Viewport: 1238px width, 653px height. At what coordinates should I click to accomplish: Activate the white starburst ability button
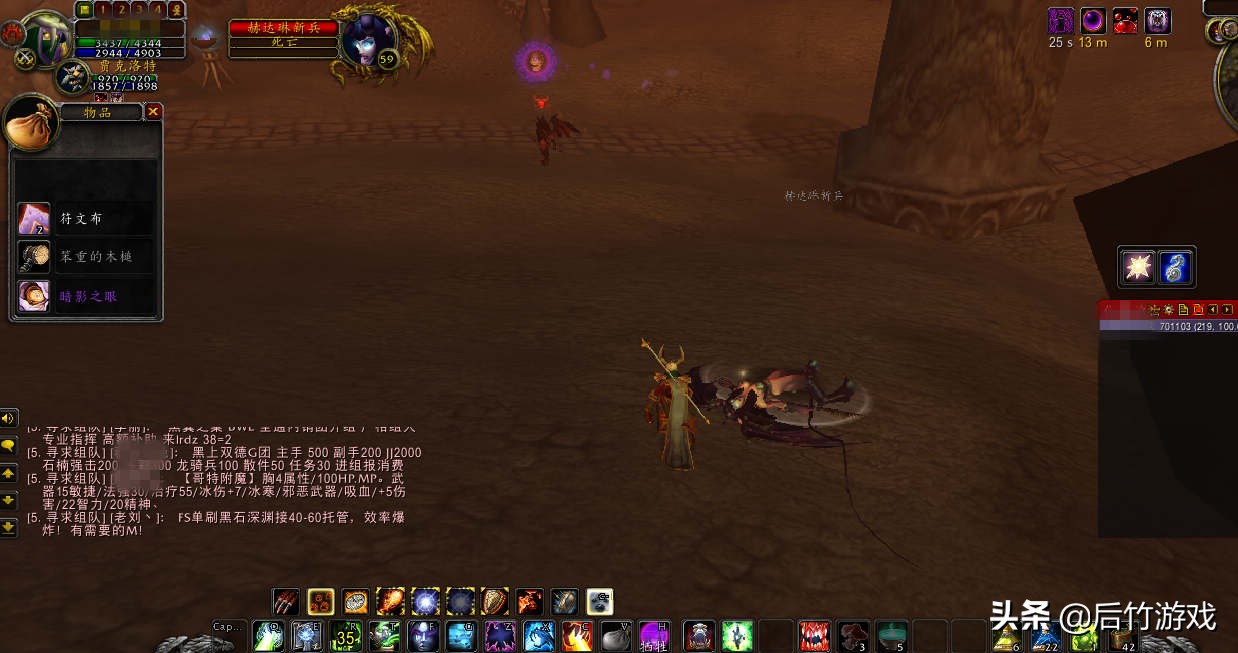tap(1138, 267)
